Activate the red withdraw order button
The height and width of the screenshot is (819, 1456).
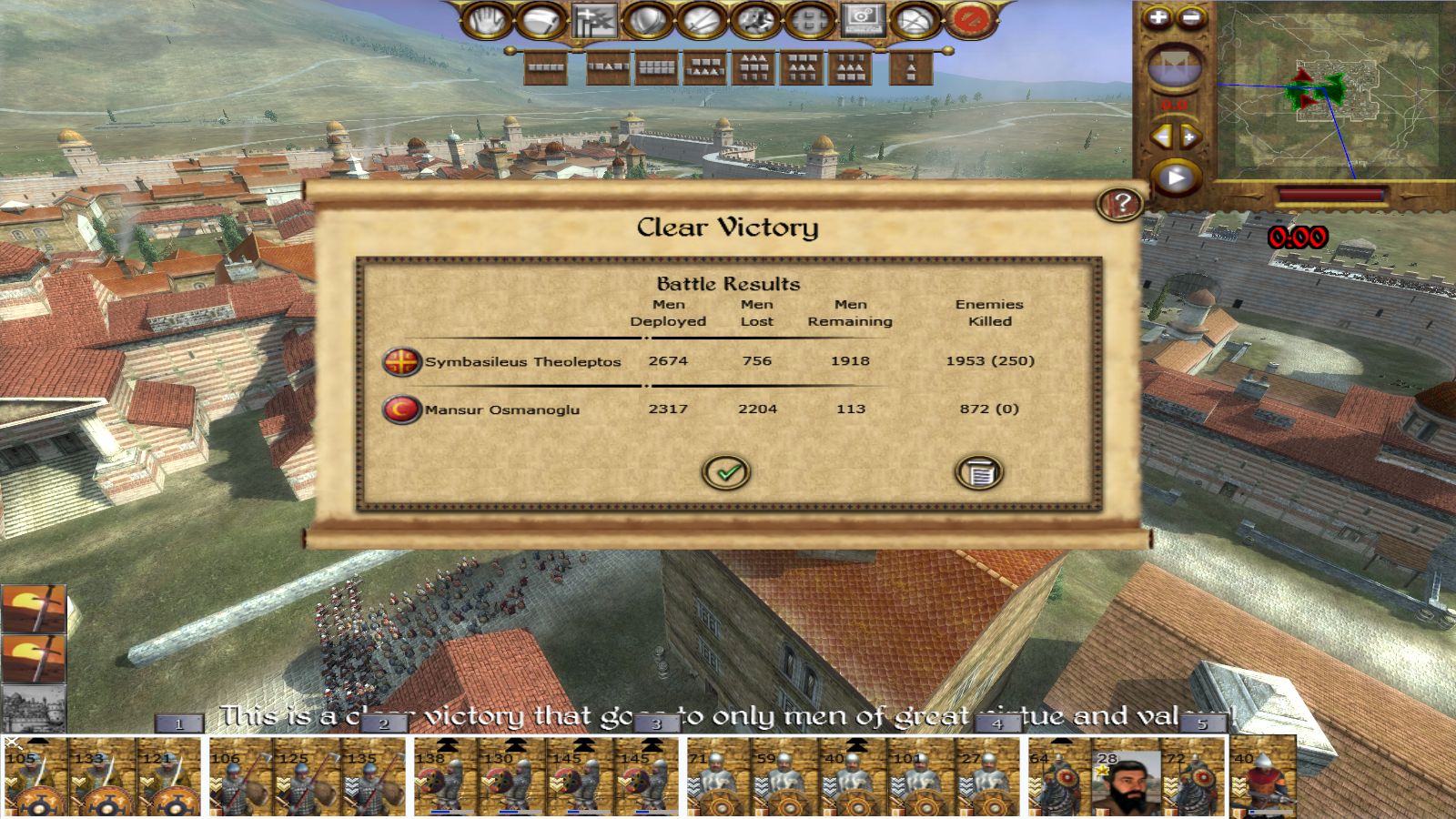(x=969, y=20)
